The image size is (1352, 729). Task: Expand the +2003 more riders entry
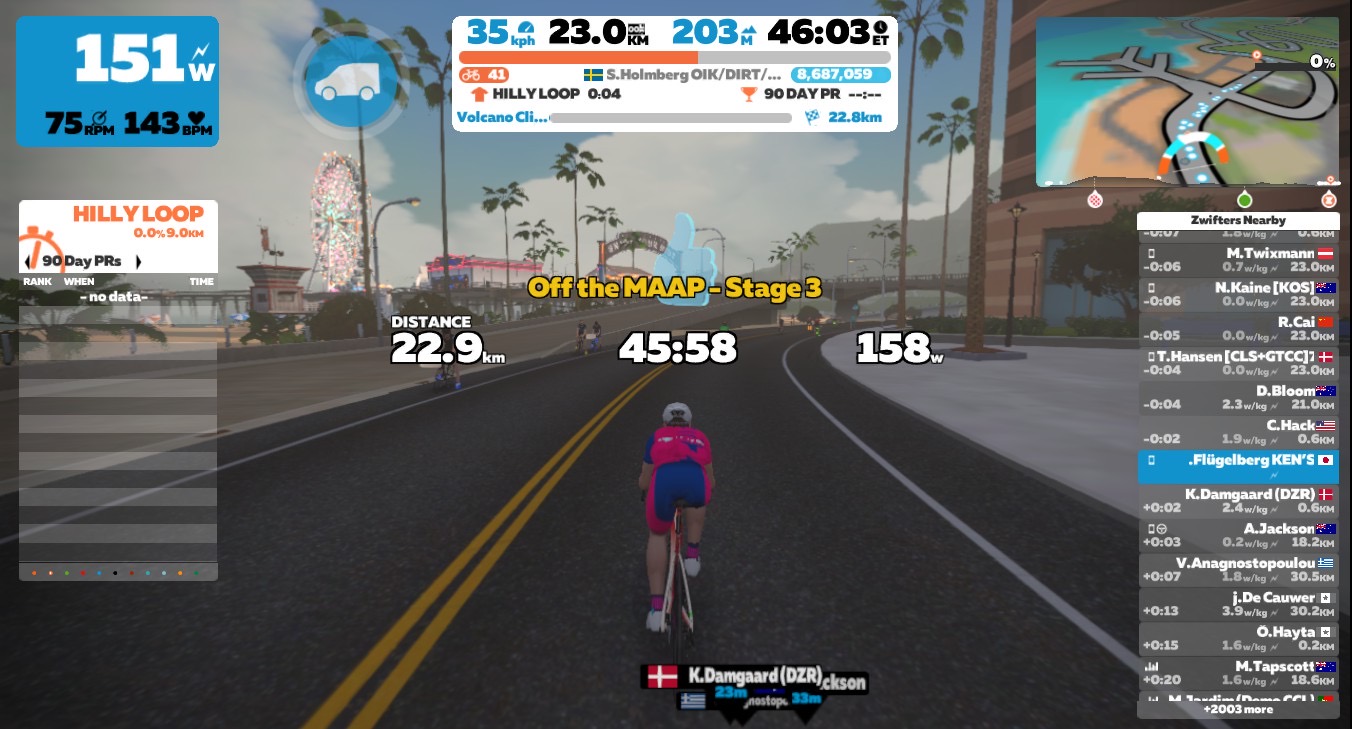click(1238, 709)
